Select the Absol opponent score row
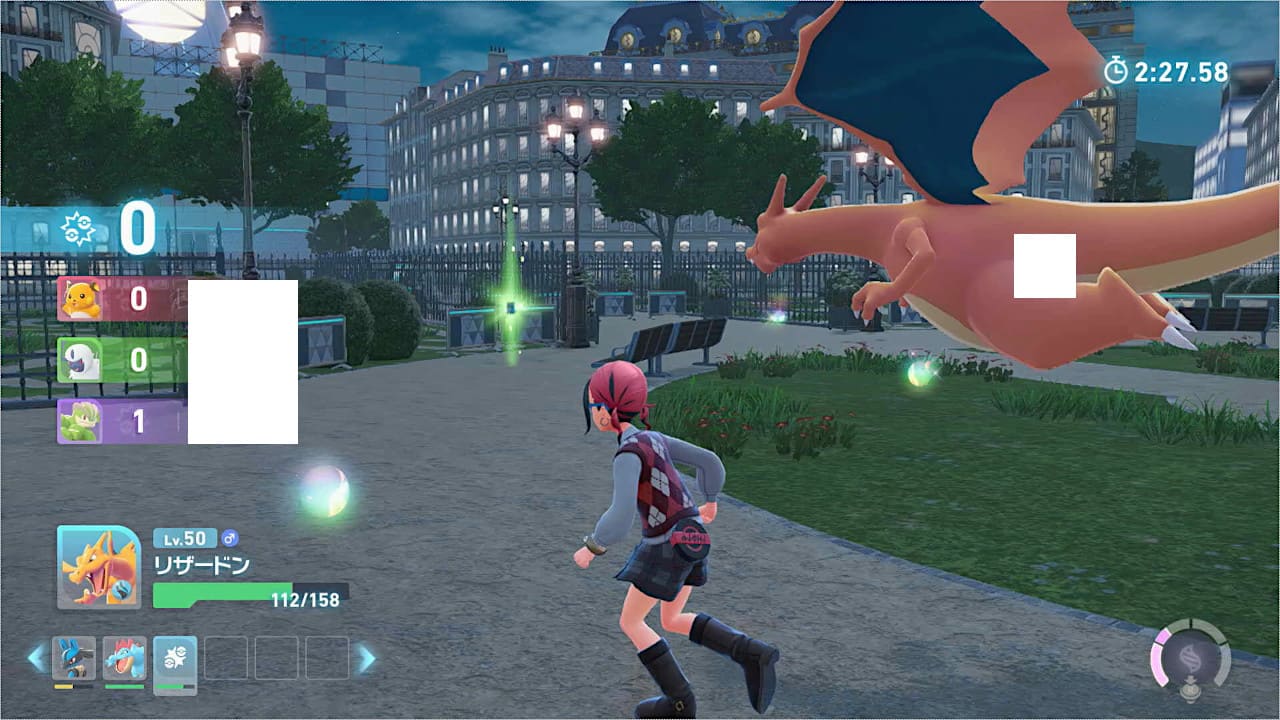The width and height of the screenshot is (1280, 720). [x=122, y=360]
